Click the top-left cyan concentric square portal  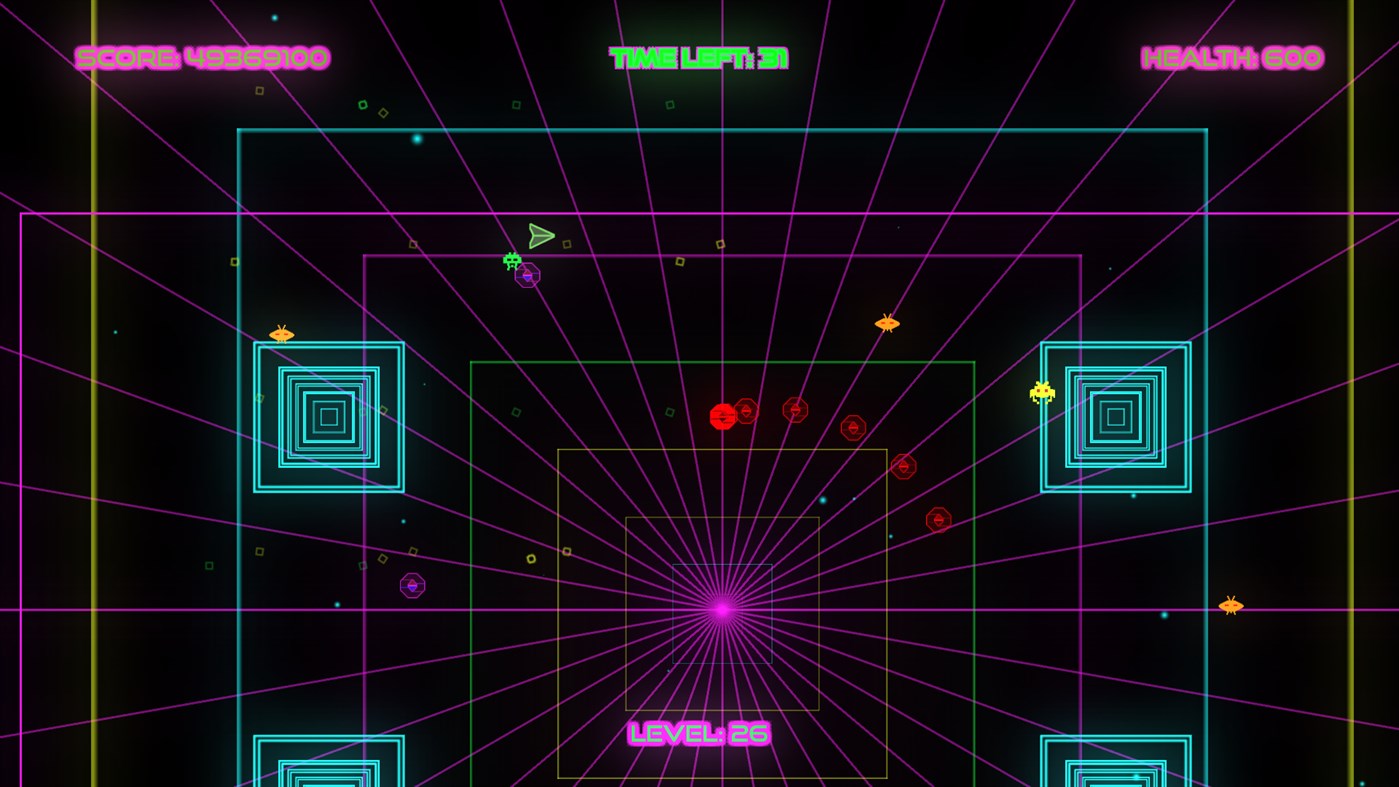click(x=328, y=416)
